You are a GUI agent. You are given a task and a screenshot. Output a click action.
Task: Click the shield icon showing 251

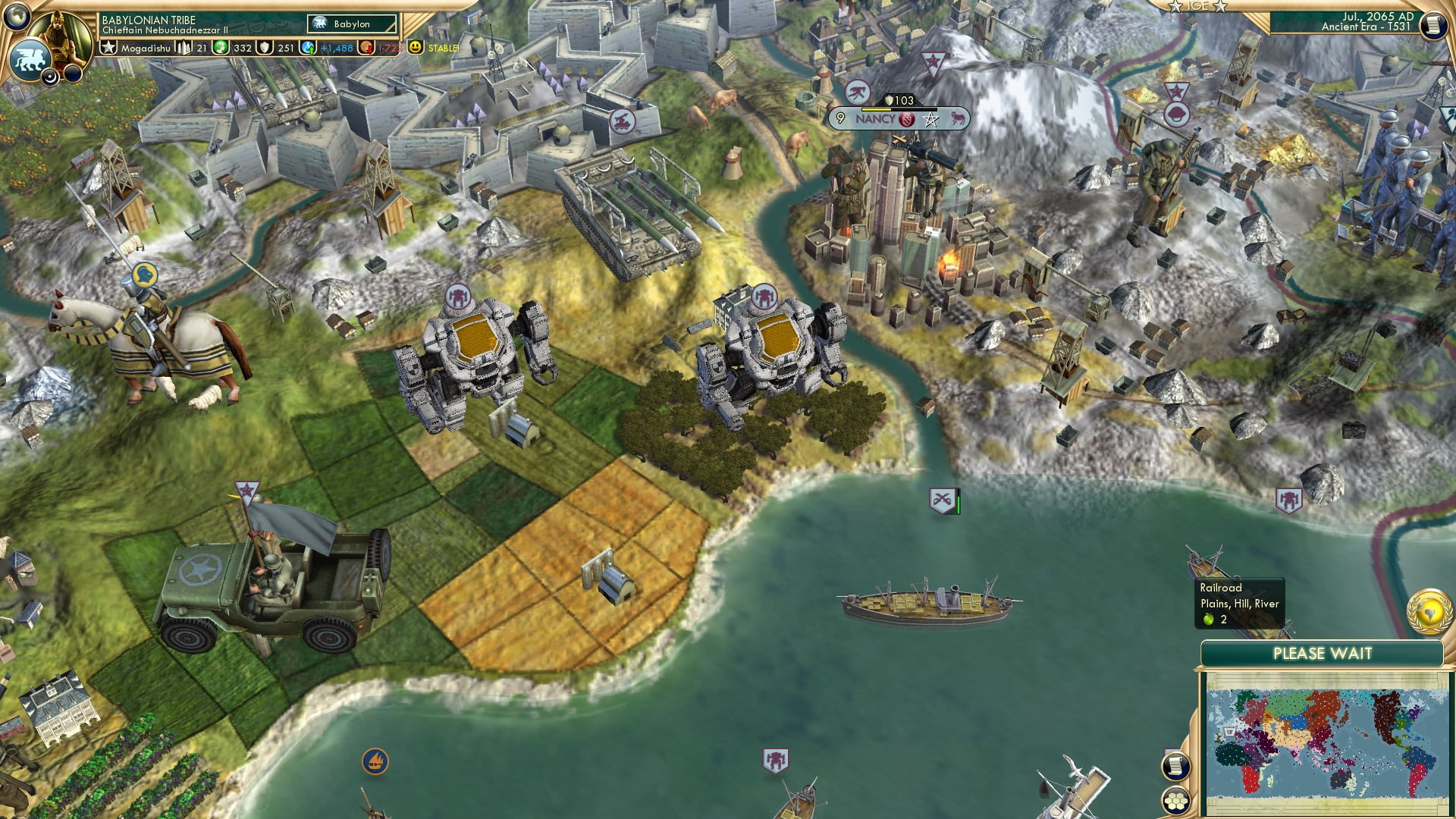point(265,48)
